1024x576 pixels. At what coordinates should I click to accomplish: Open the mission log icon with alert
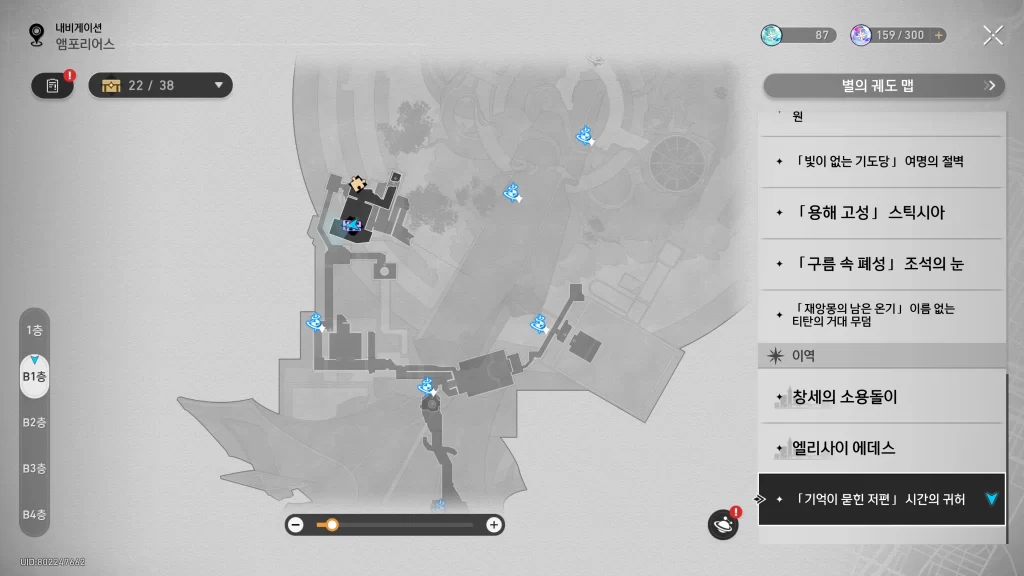[x=52, y=86]
